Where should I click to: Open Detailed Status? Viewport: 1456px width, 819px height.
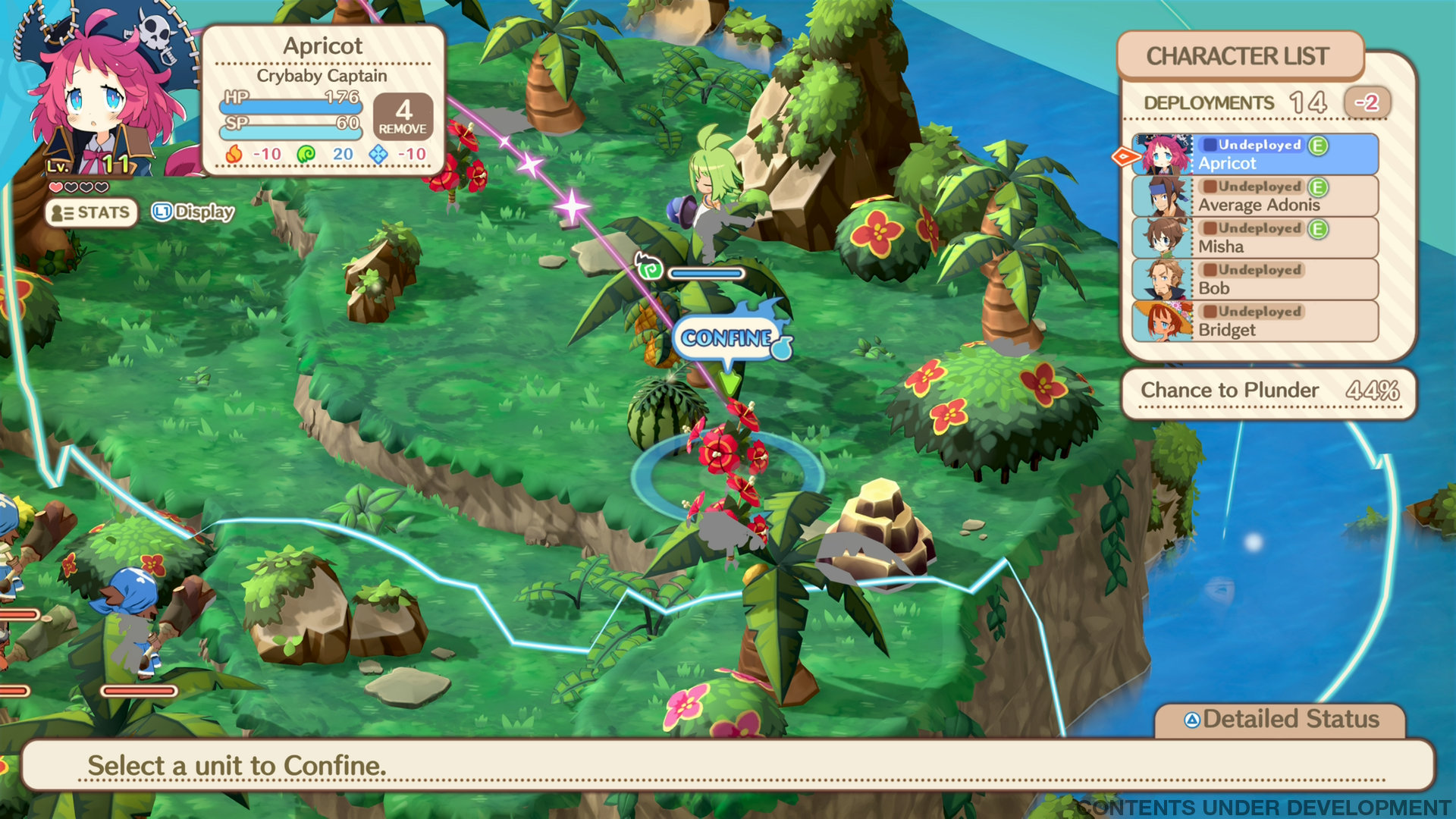tap(1281, 719)
